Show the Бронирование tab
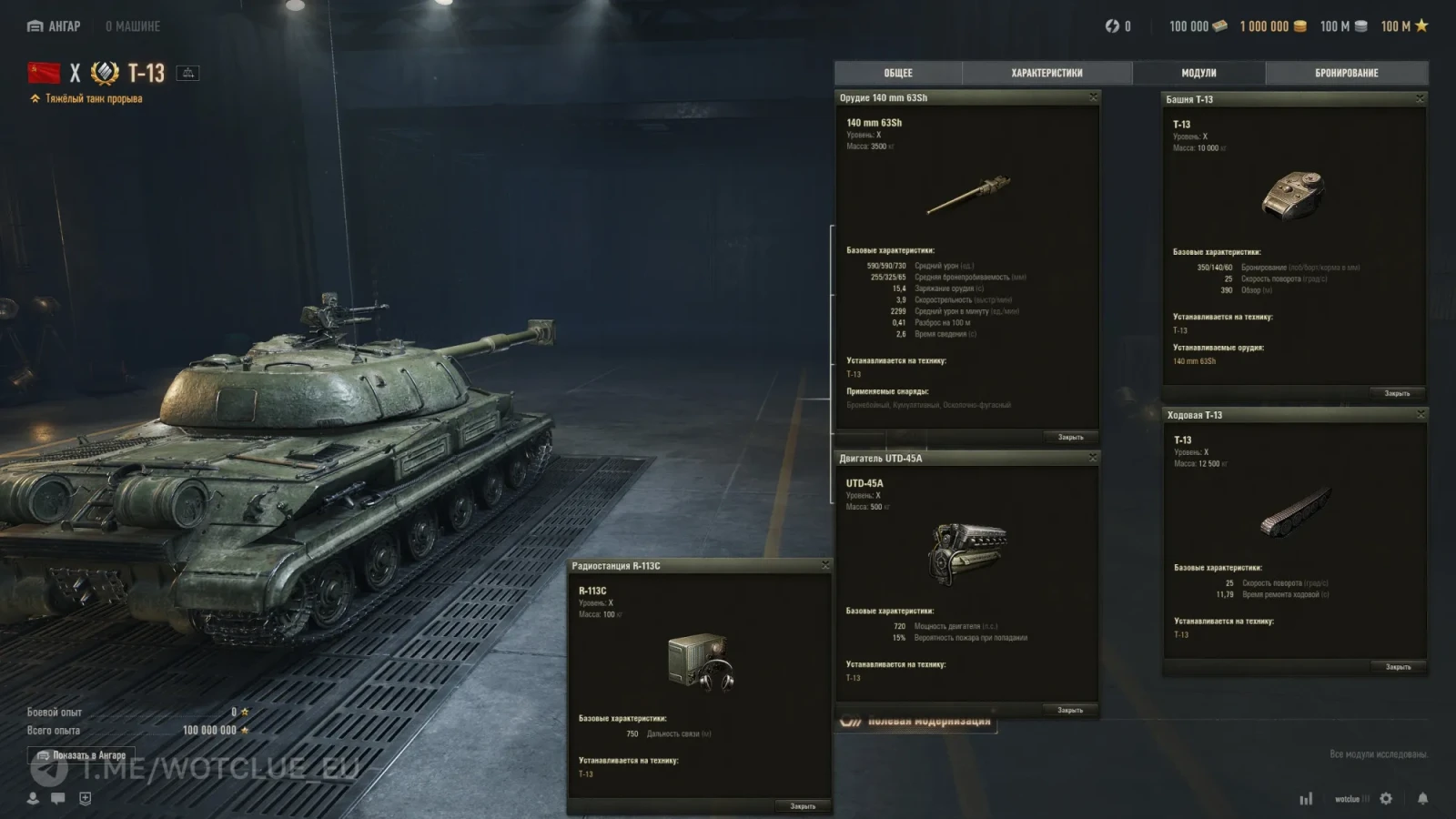 1346,73
